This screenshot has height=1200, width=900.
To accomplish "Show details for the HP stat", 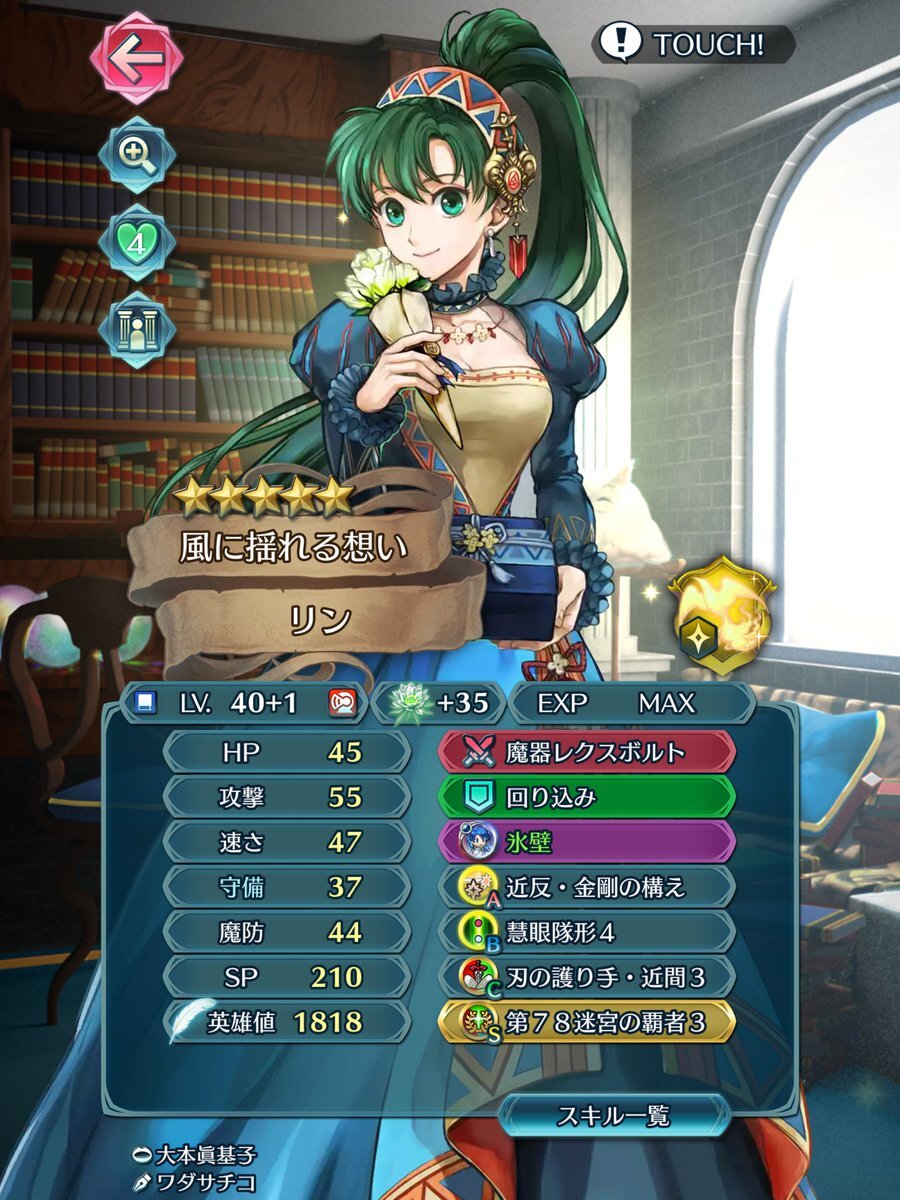I will tap(285, 750).
